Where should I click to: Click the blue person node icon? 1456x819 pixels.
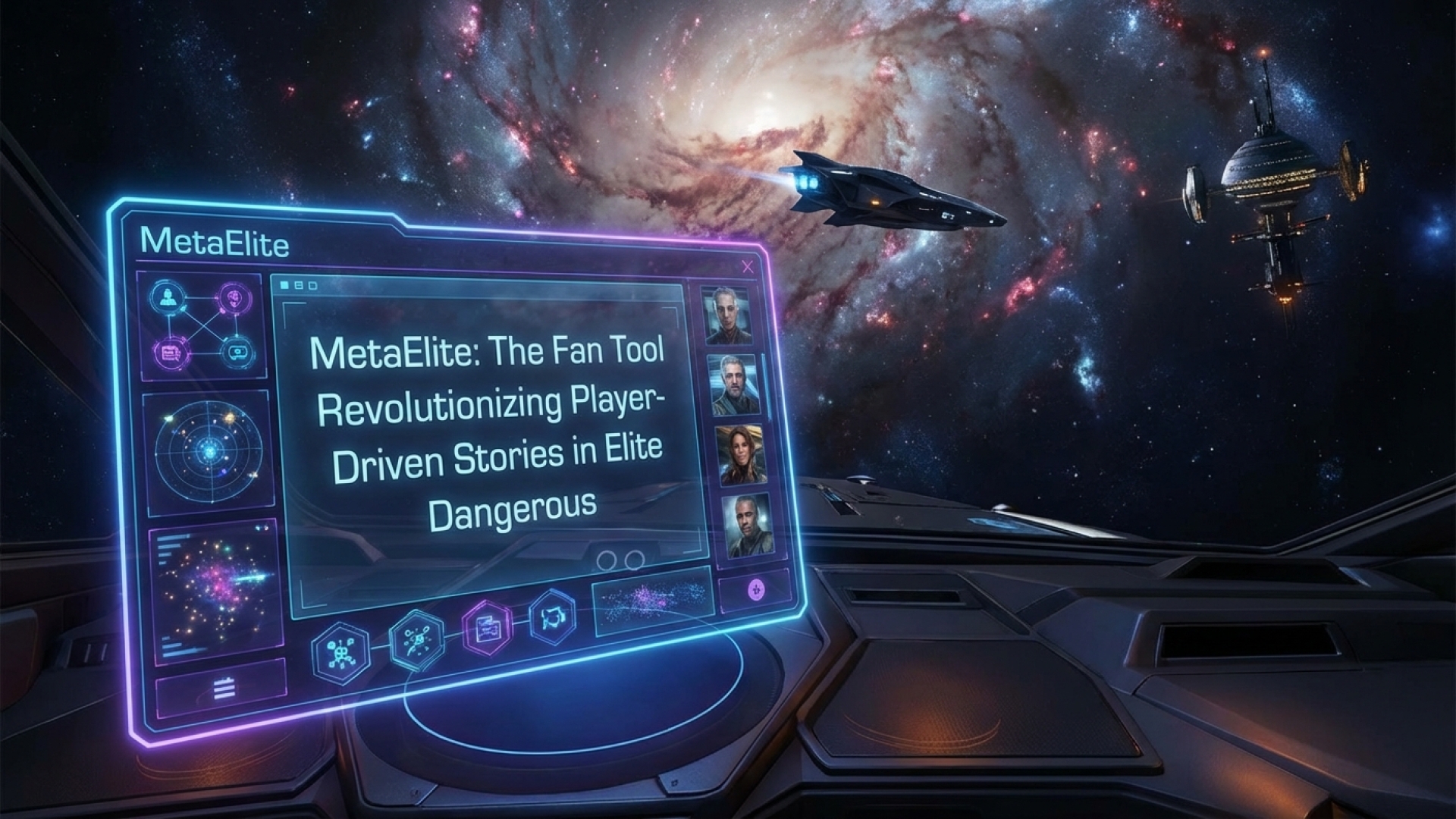point(168,296)
